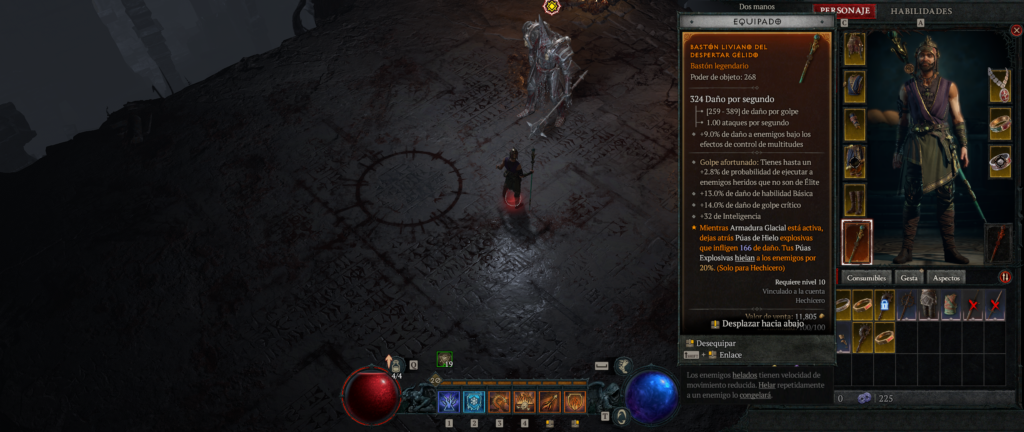Switch to the Gesta inventory tab
This screenshot has height=432, width=1024.
[909, 277]
